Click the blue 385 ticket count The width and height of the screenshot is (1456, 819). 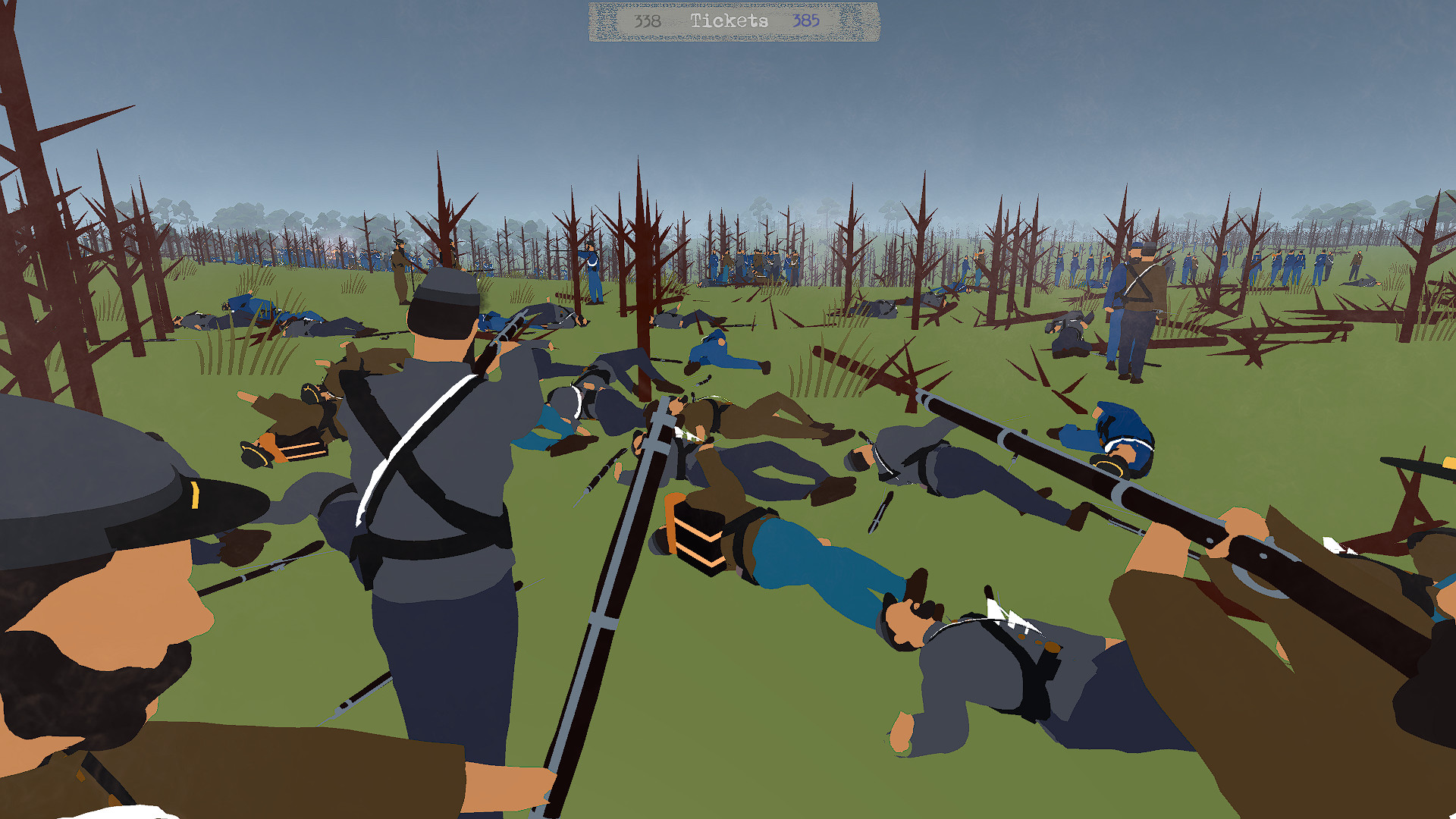click(x=806, y=20)
